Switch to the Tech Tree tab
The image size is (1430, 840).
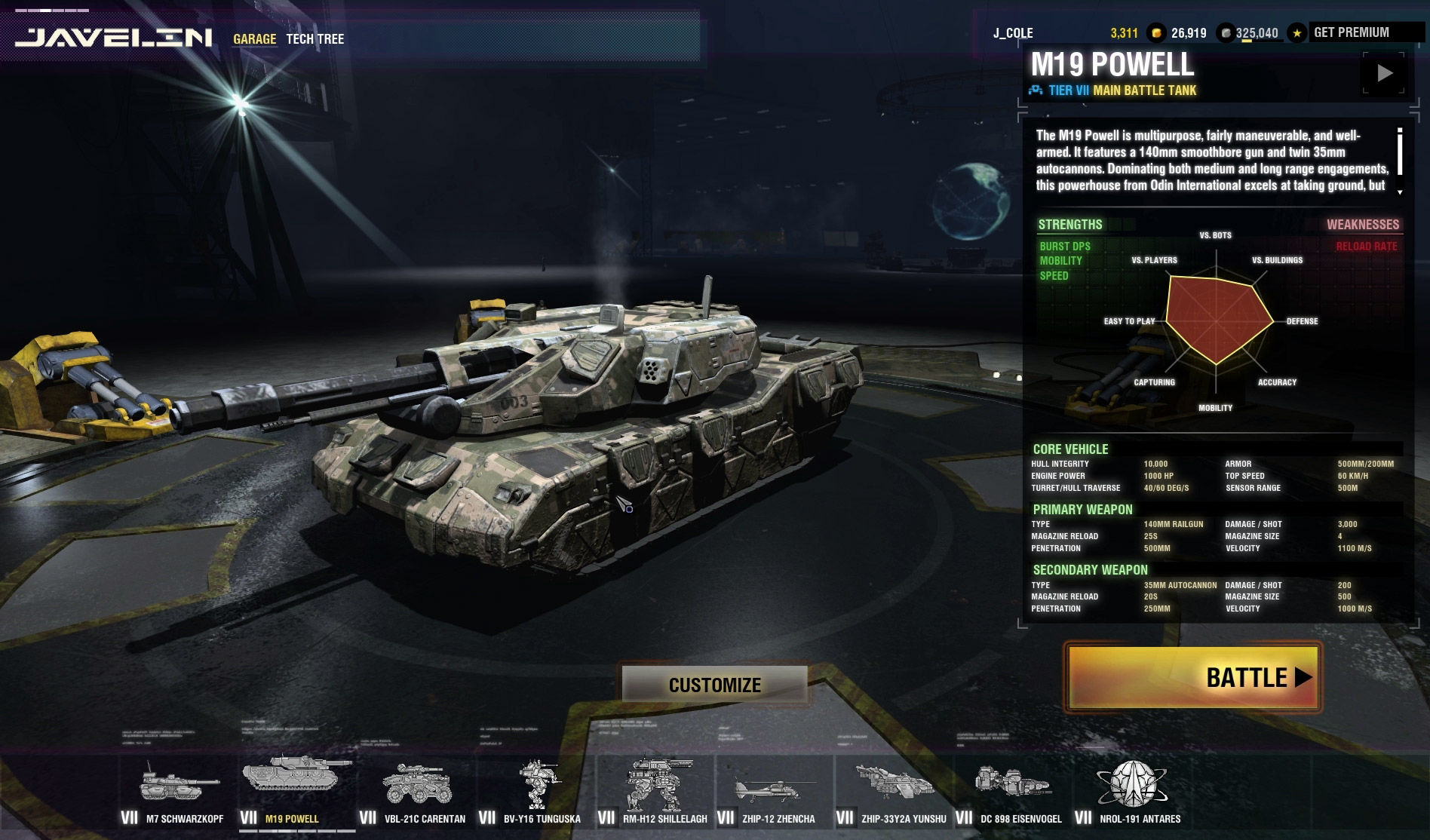pos(315,39)
